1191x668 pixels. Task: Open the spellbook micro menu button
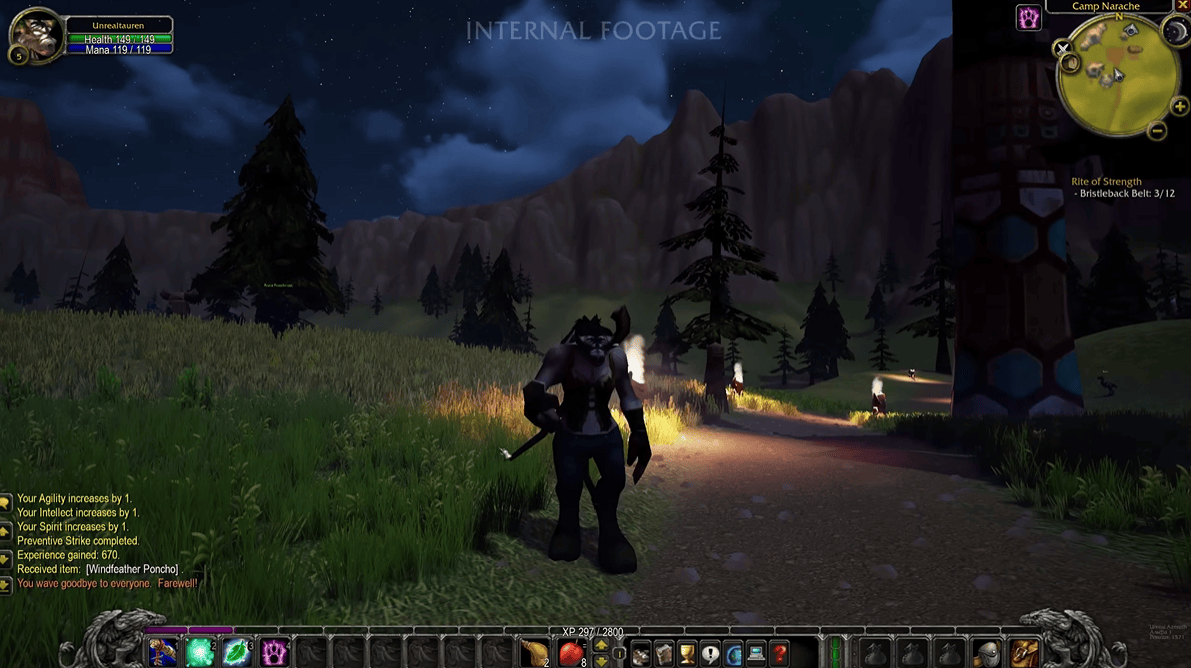coord(664,654)
